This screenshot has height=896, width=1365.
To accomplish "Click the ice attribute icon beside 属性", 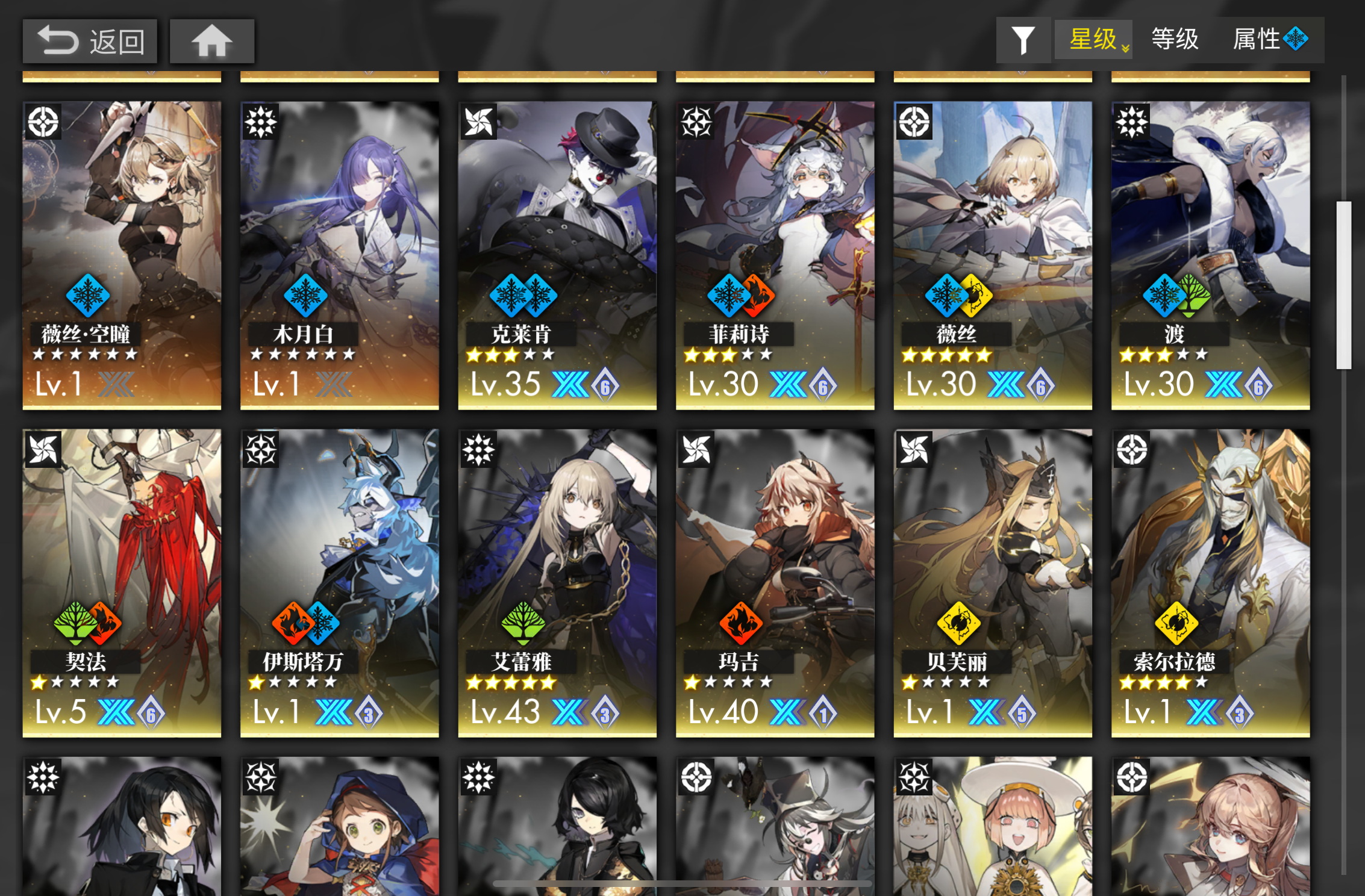I will click(1295, 39).
